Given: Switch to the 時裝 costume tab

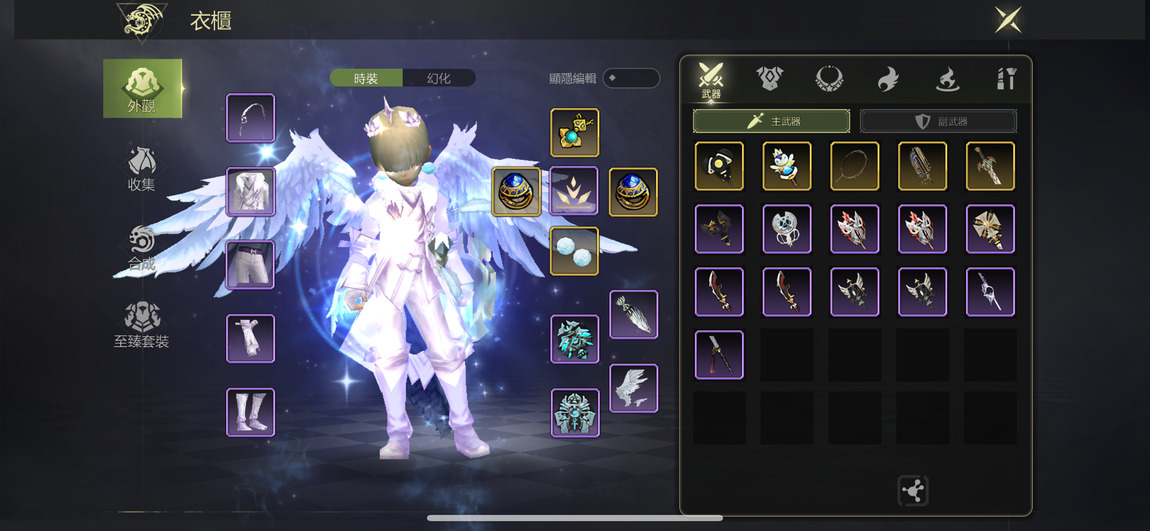Looking at the screenshot, I should pos(366,78).
